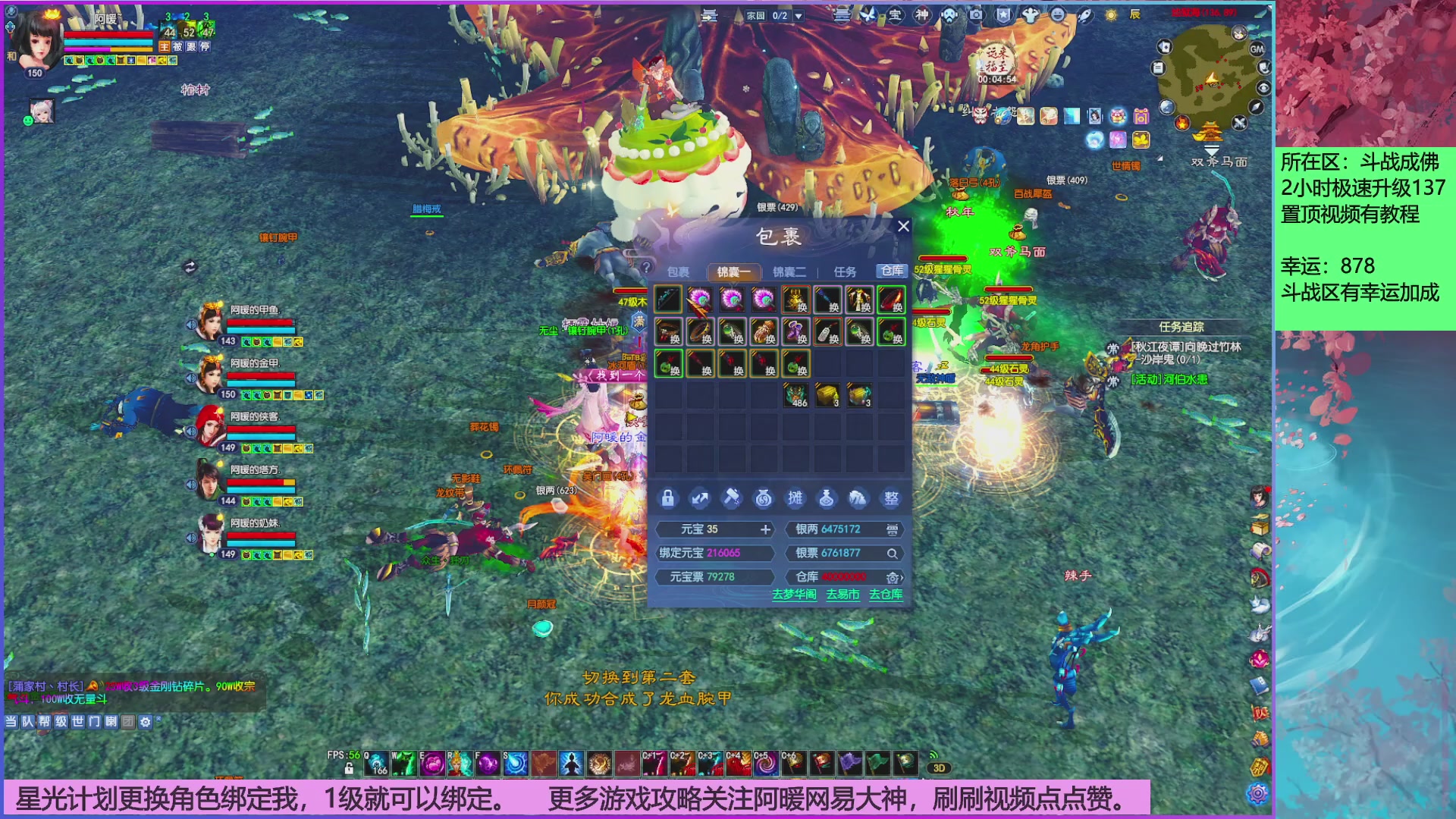
Task: Open the potion synthesis icon in bag toolbar
Action: point(826,497)
